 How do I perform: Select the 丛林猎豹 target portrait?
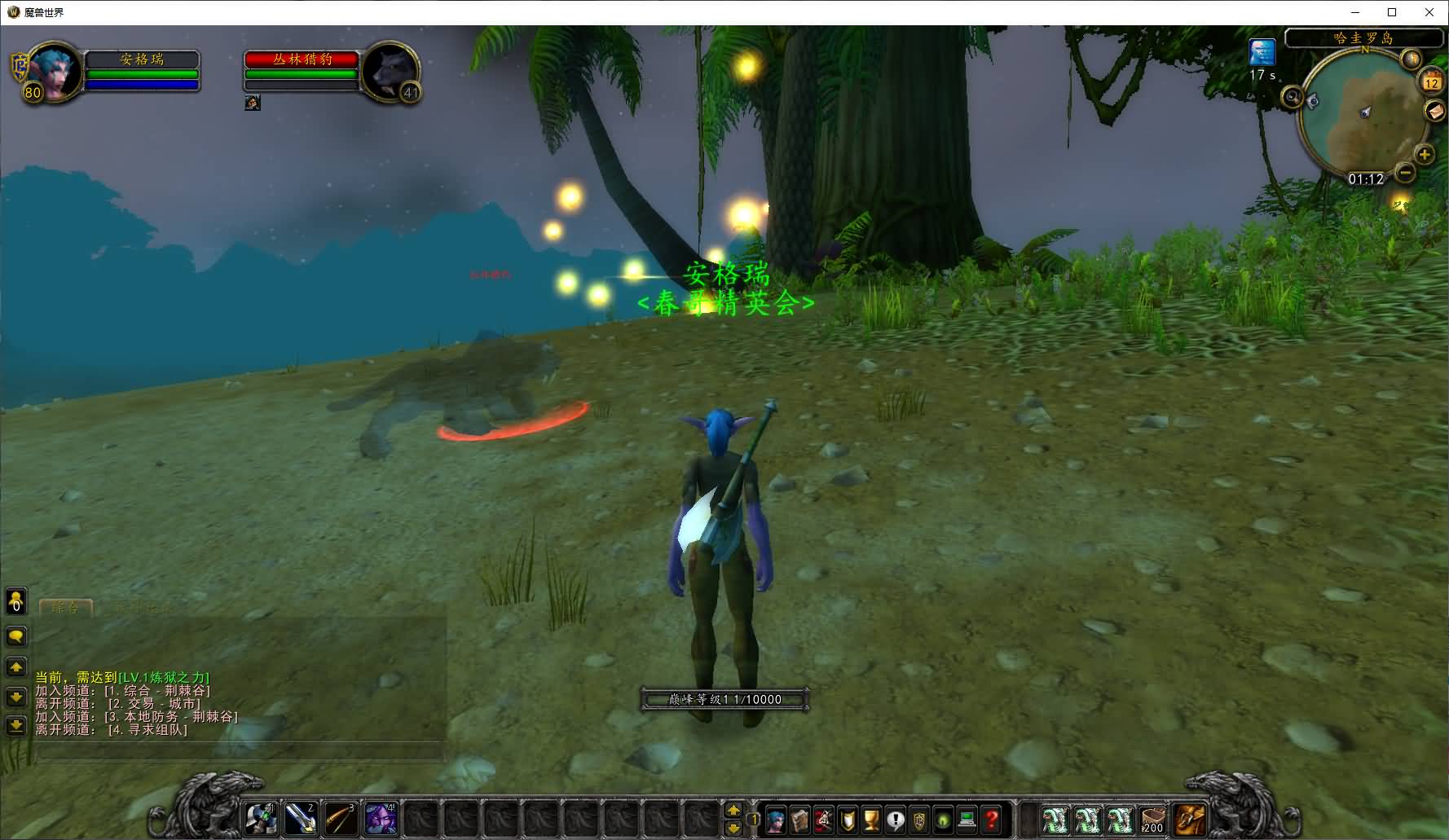[x=390, y=72]
